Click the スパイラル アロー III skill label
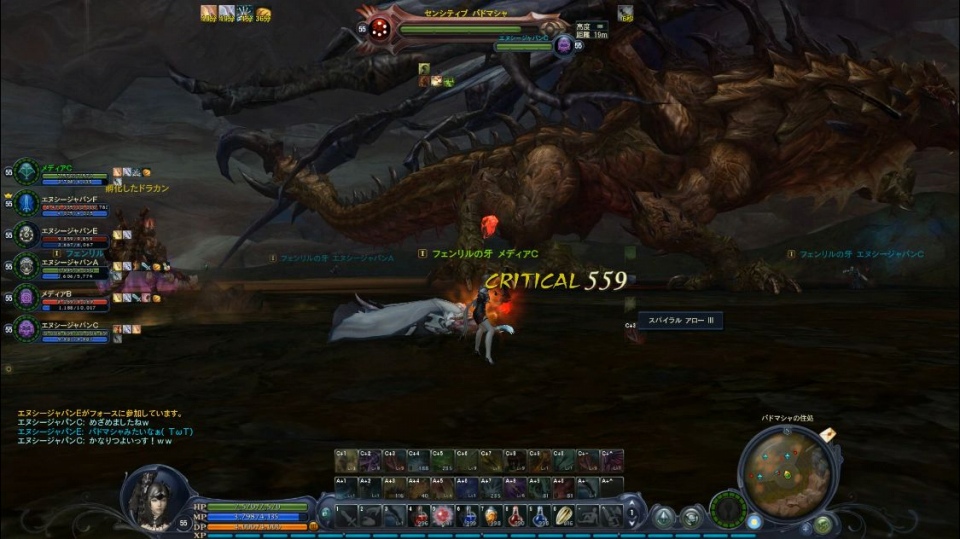The image size is (960, 539). click(x=679, y=321)
